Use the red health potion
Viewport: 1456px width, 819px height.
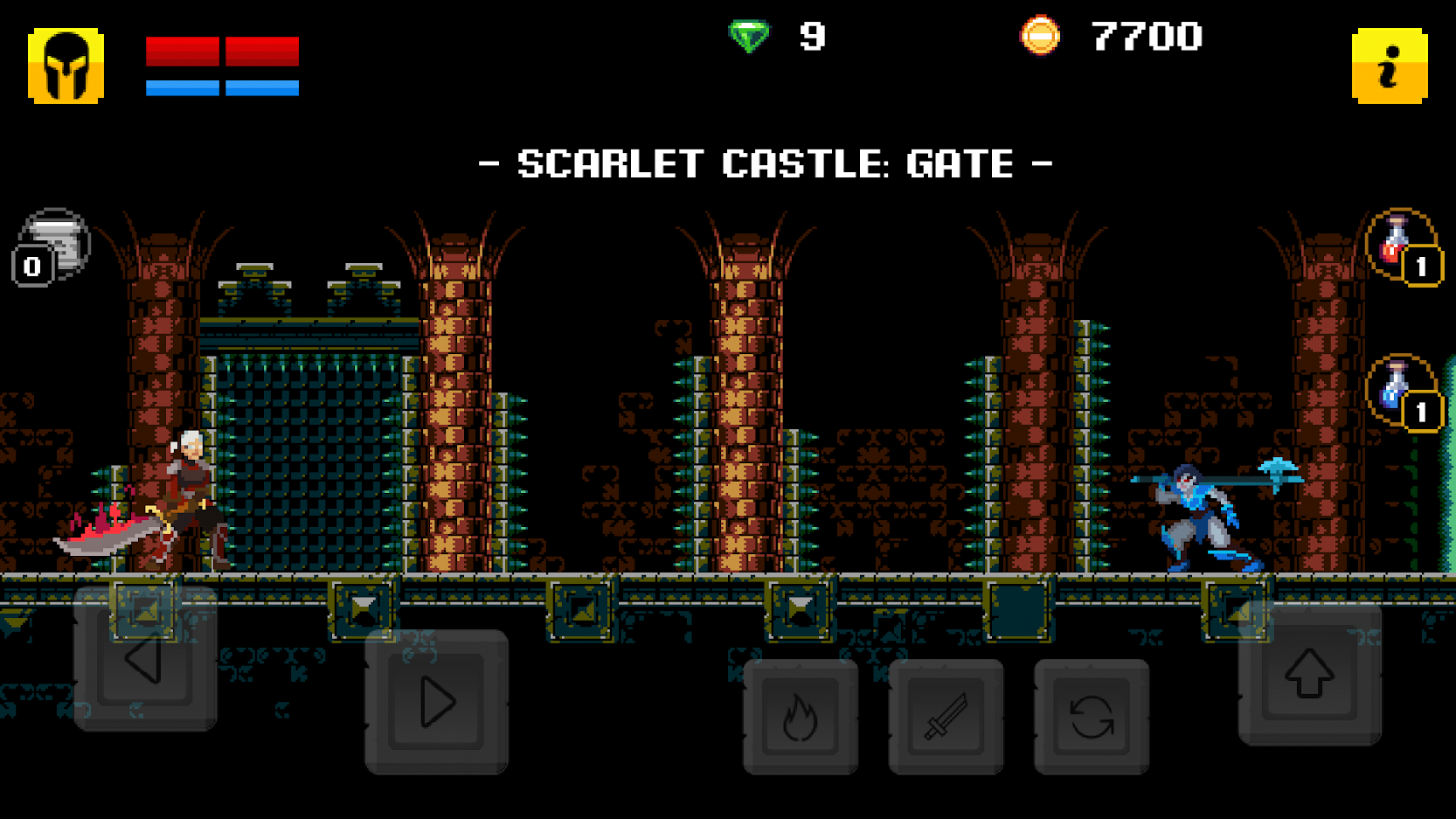click(1397, 240)
